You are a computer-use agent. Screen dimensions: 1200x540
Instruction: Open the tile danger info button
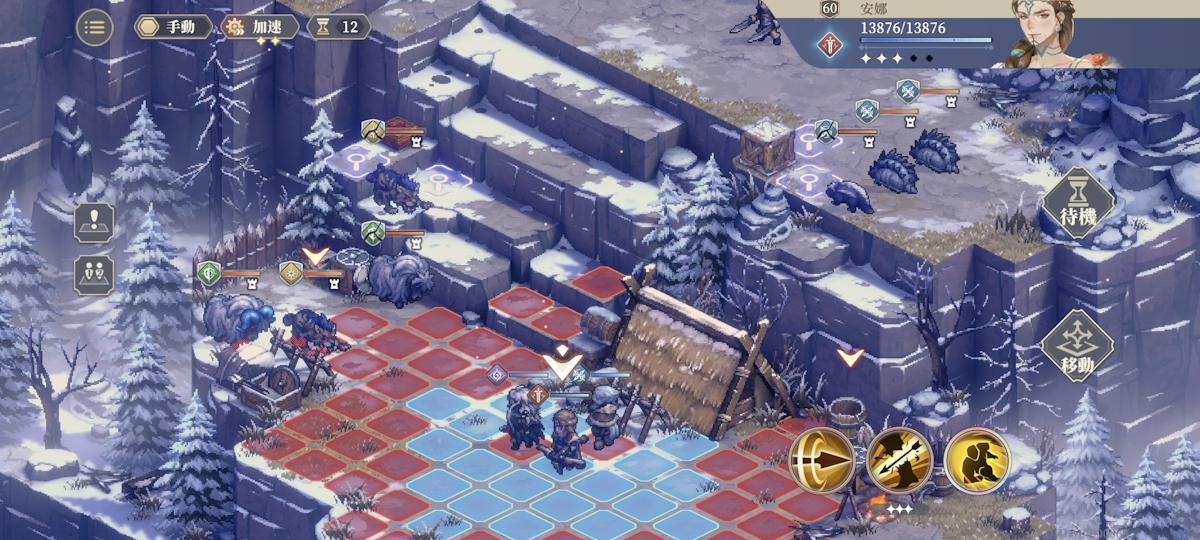click(x=94, y=223)
